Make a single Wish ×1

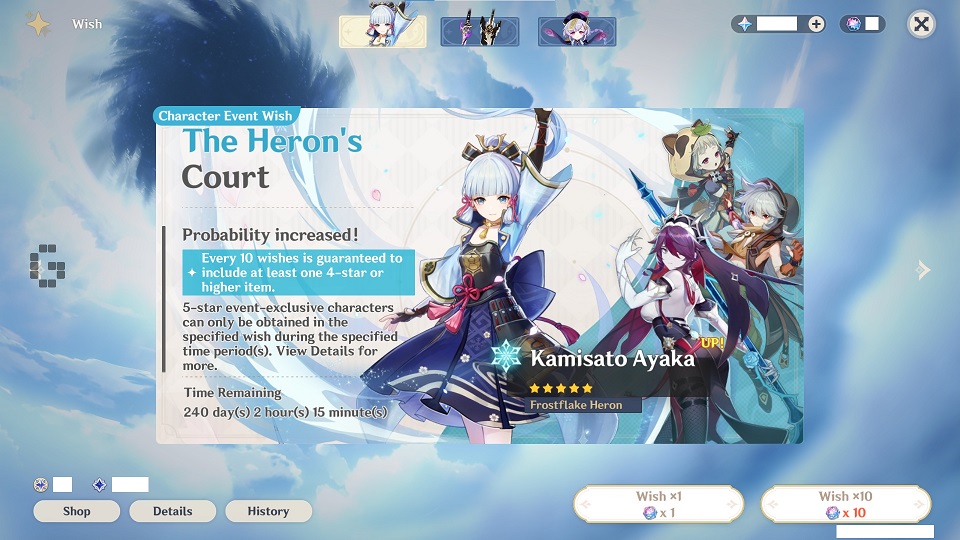click(x=658, y=504)
